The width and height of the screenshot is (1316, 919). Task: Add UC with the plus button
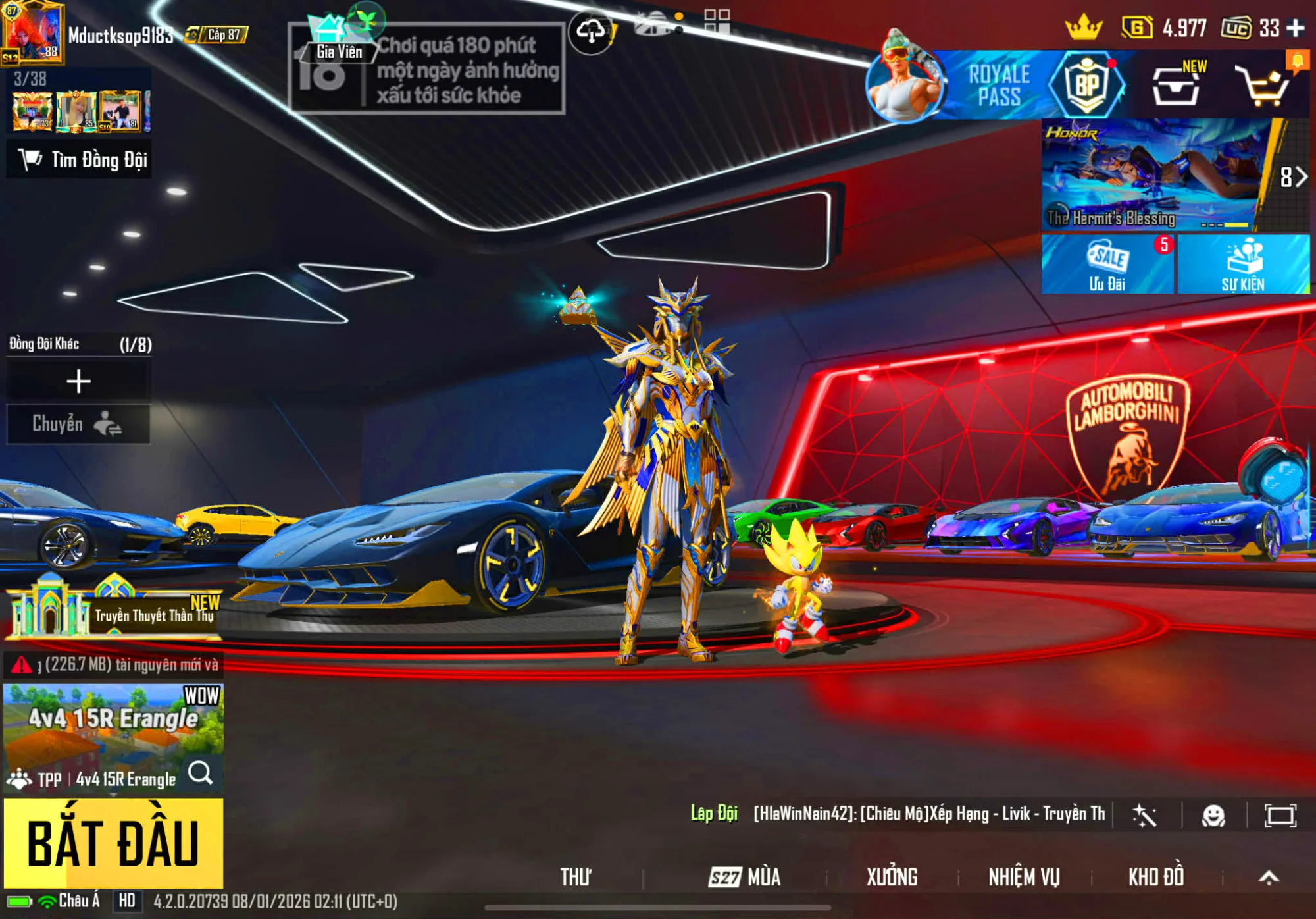(1296, 28)
